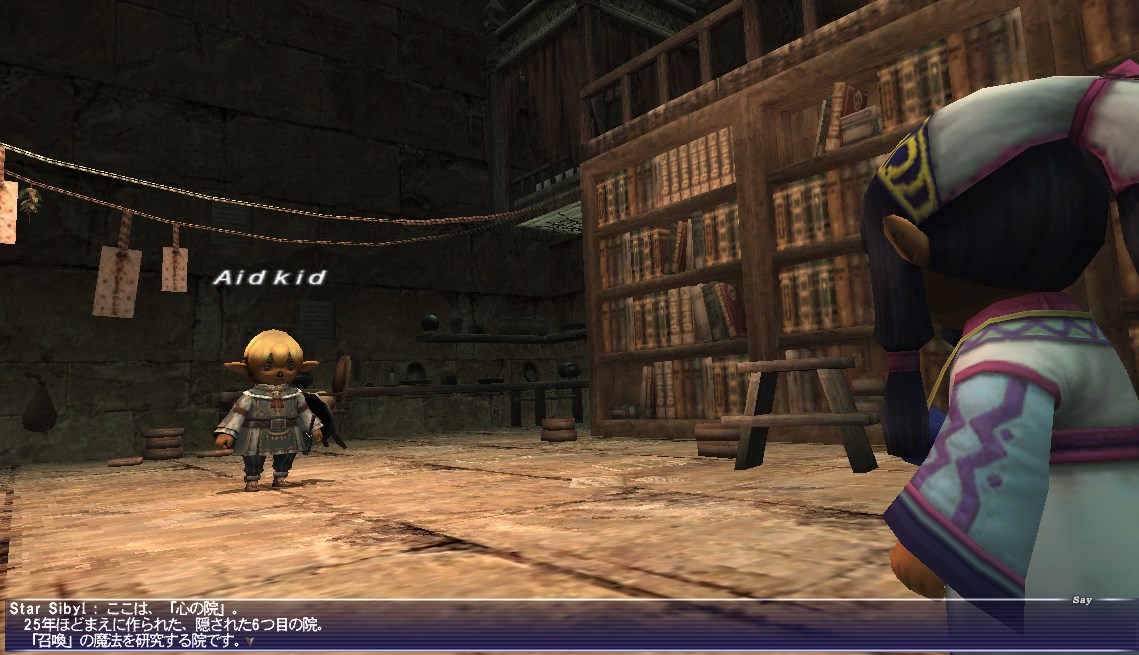Click the dialogue continue arrow indicator
The width and height of the screenshot is (1139, 655).
[251, 641]
